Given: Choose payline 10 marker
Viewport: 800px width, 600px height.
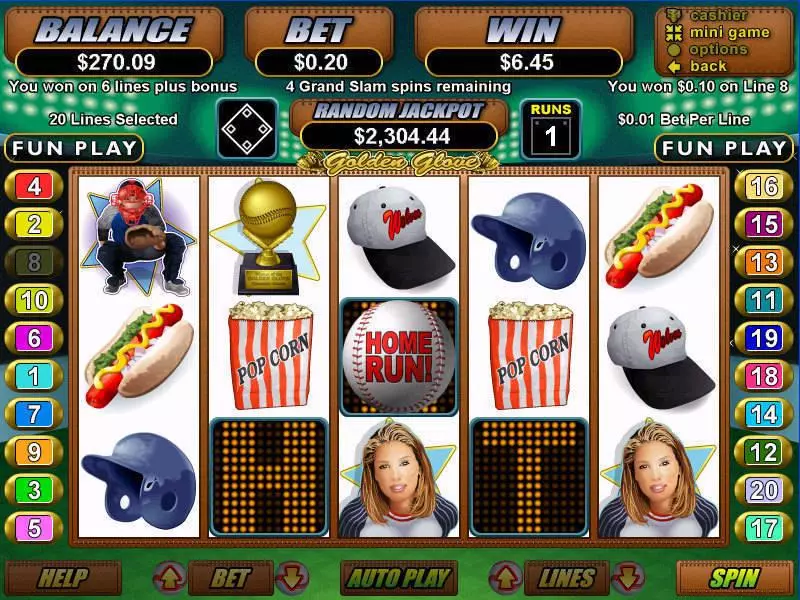Looking at the screenshot, I should click(34, 300).
